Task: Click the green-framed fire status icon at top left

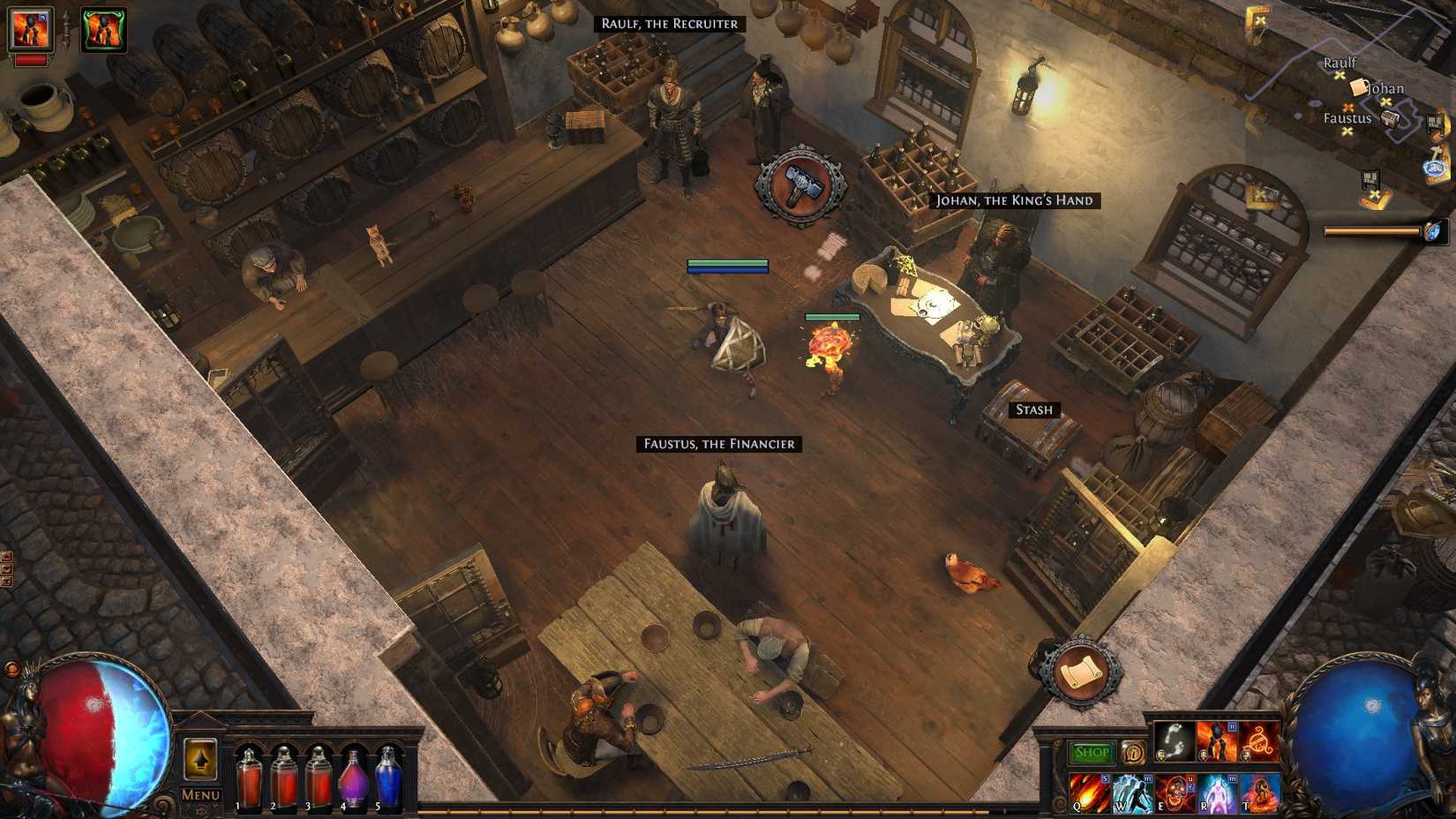Action: click(106, 29)
